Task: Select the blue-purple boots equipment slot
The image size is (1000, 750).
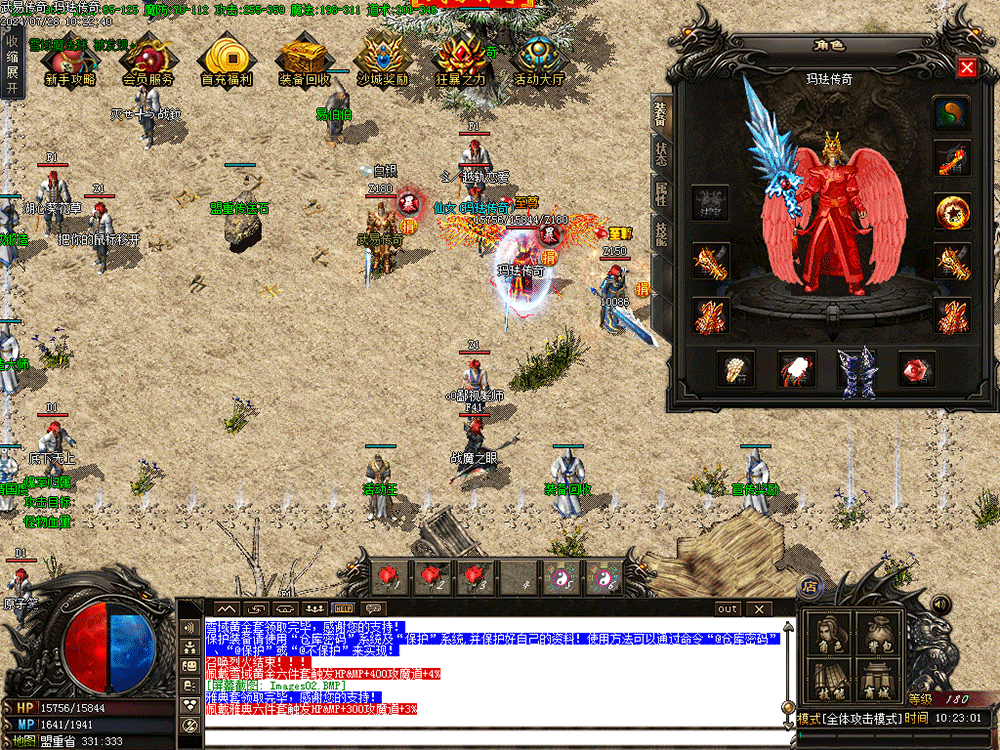Action: 856,370
